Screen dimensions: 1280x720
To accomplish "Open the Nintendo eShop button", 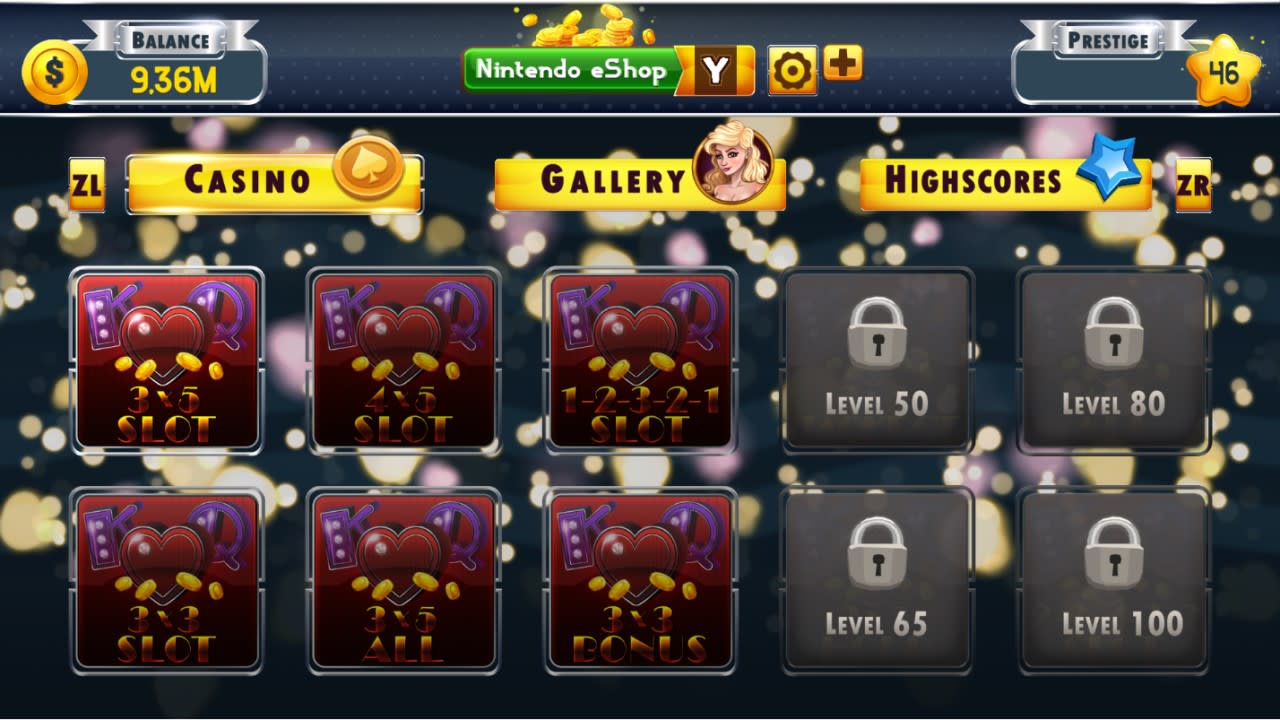I will tap(572, 70).
